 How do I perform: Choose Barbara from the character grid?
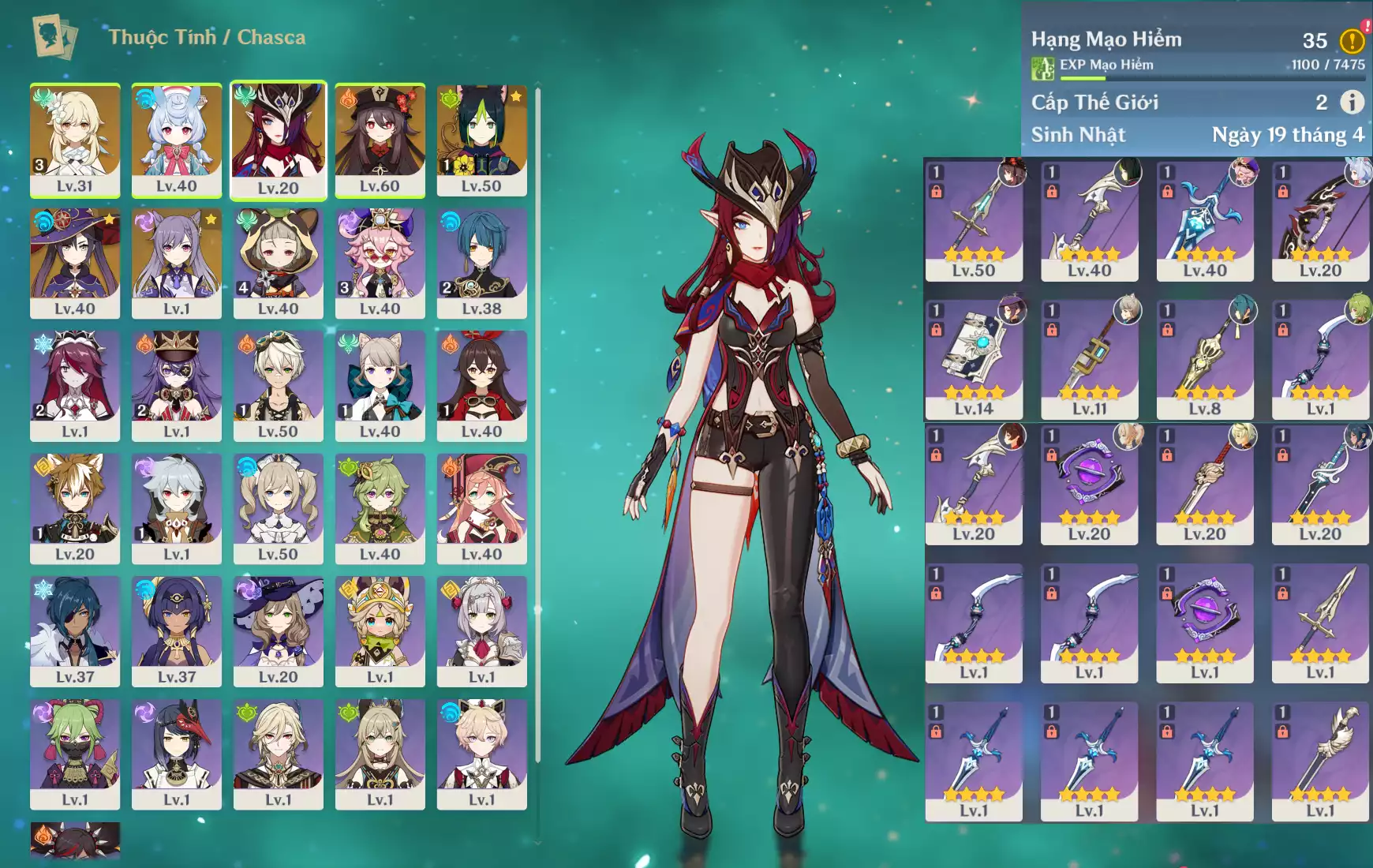(x=278, y=507)
